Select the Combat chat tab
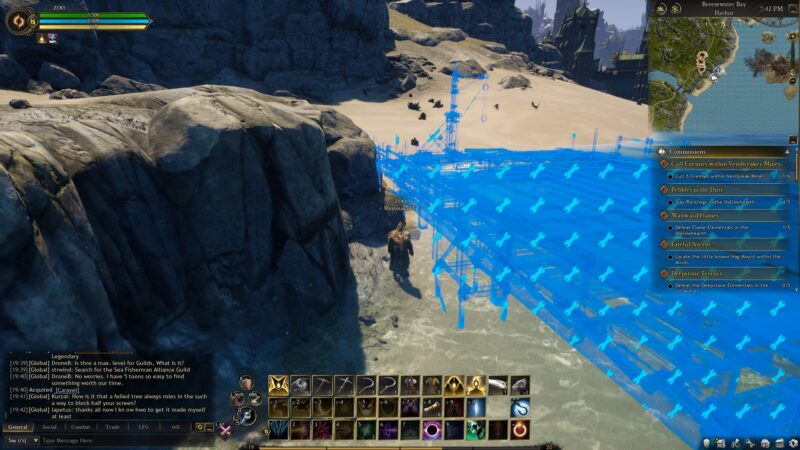Viewport: 800px width, 450px height. pos(80,426)
